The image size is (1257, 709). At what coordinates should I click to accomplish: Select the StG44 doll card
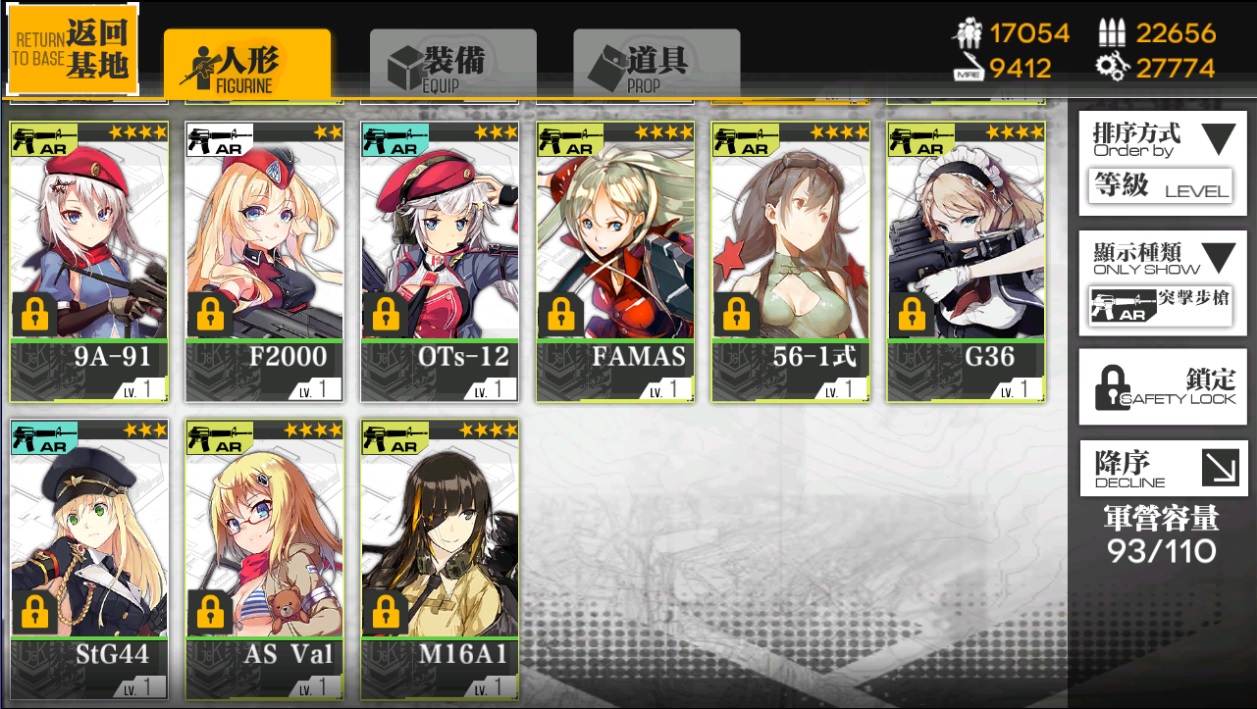[x=89, y=558]
